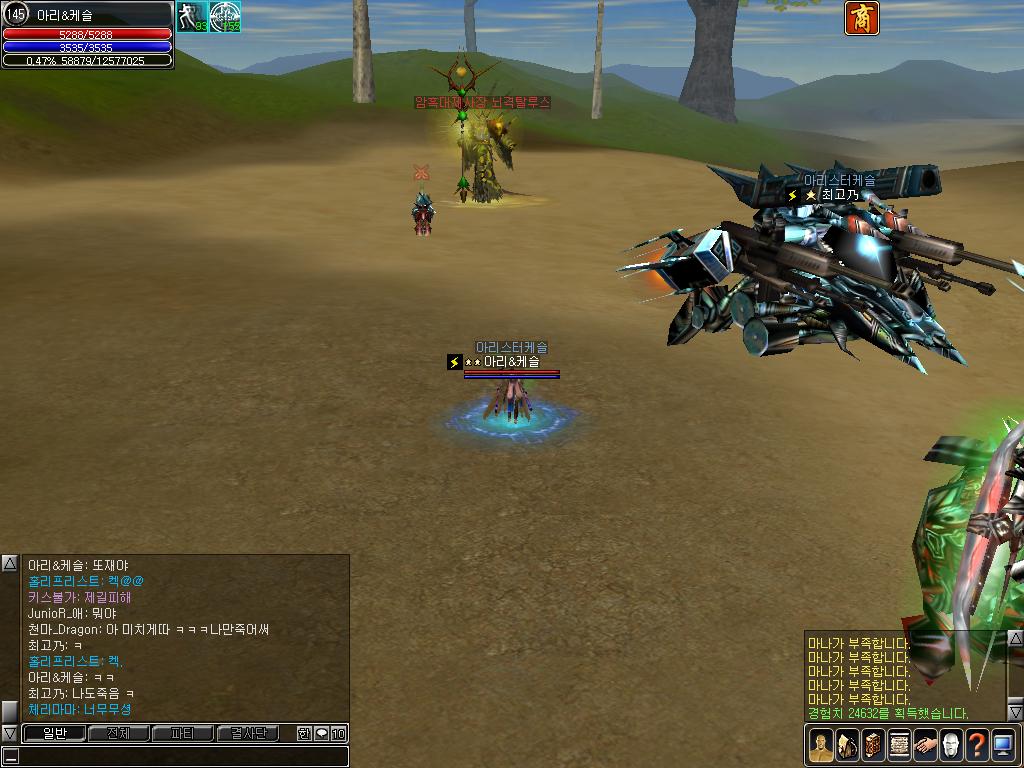Viewport: 1024px width, 768px height.
Task: Open the character info portrait icon
Action: click(821, 745)
